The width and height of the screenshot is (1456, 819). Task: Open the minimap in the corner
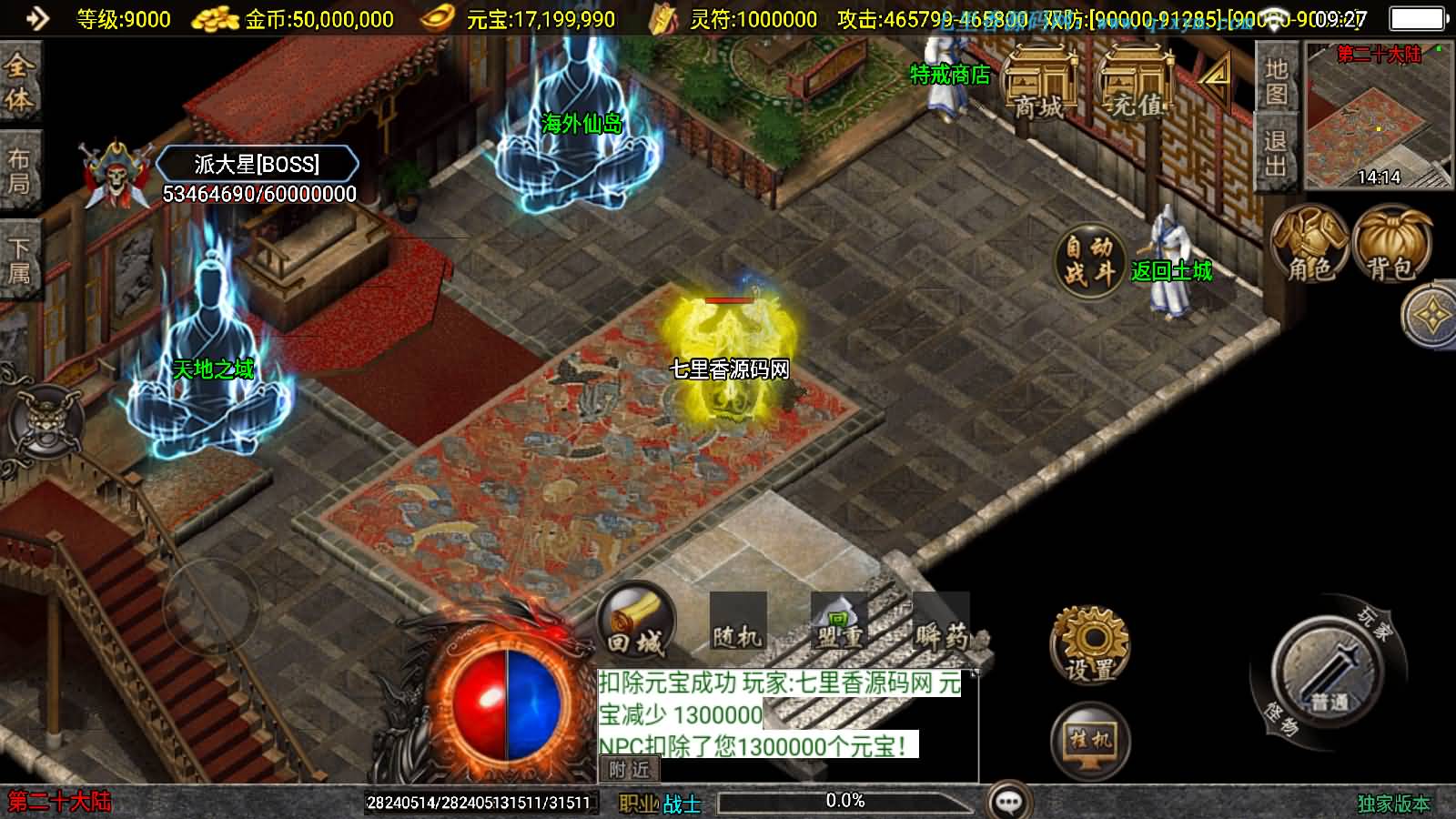(1378, 116)
